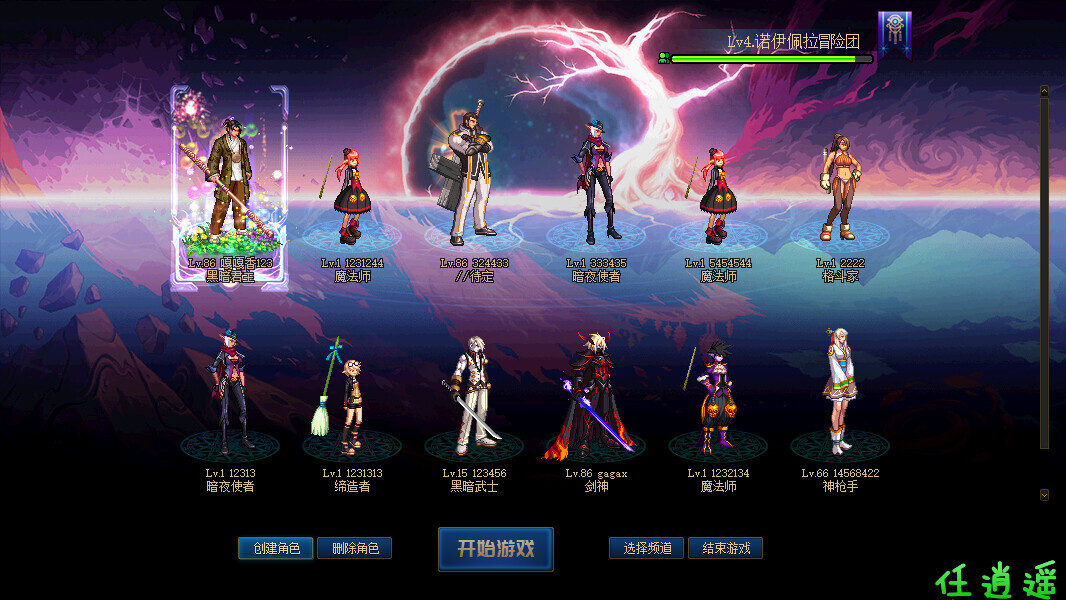Choose the 删除角色 delete character button
The height and width of the screenshot is (600, 1066).
(354, 548)
